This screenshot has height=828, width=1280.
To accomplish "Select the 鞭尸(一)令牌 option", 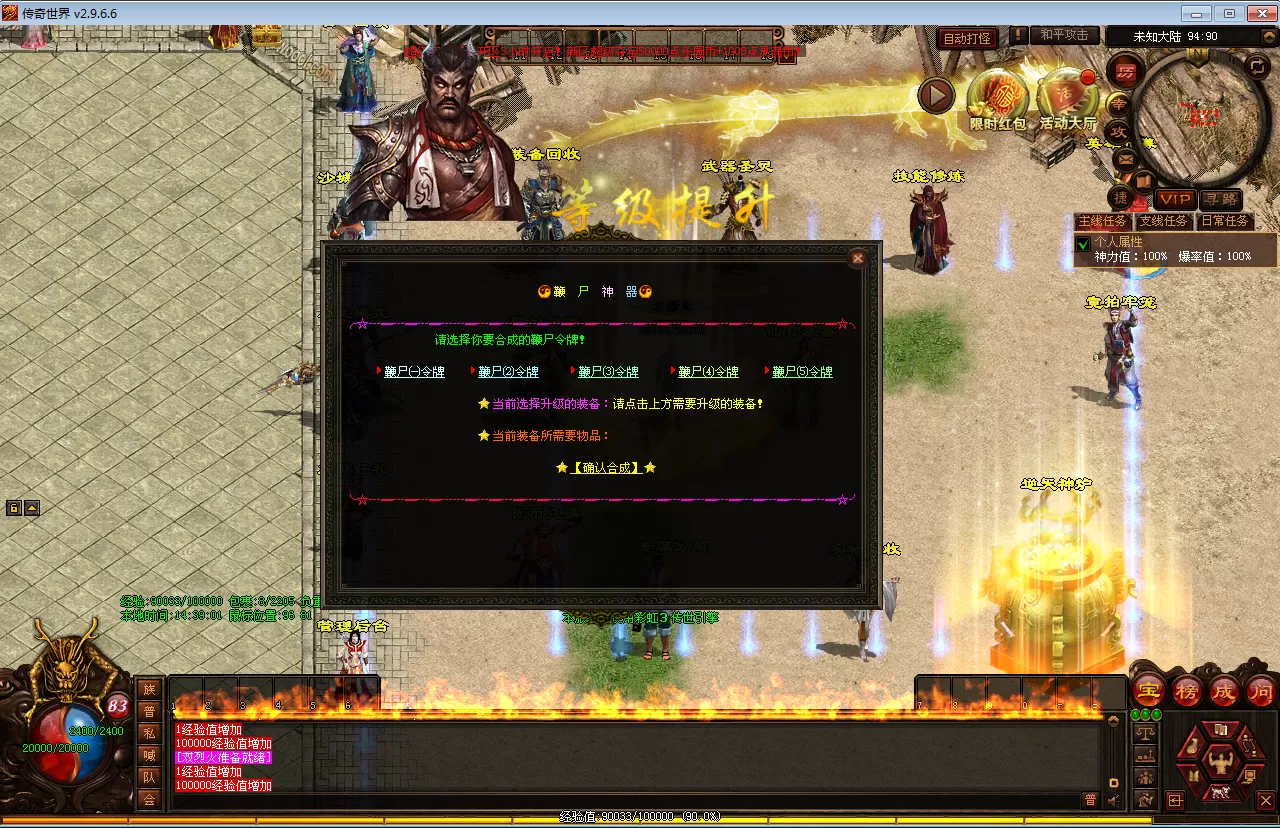I will (414, 372).
